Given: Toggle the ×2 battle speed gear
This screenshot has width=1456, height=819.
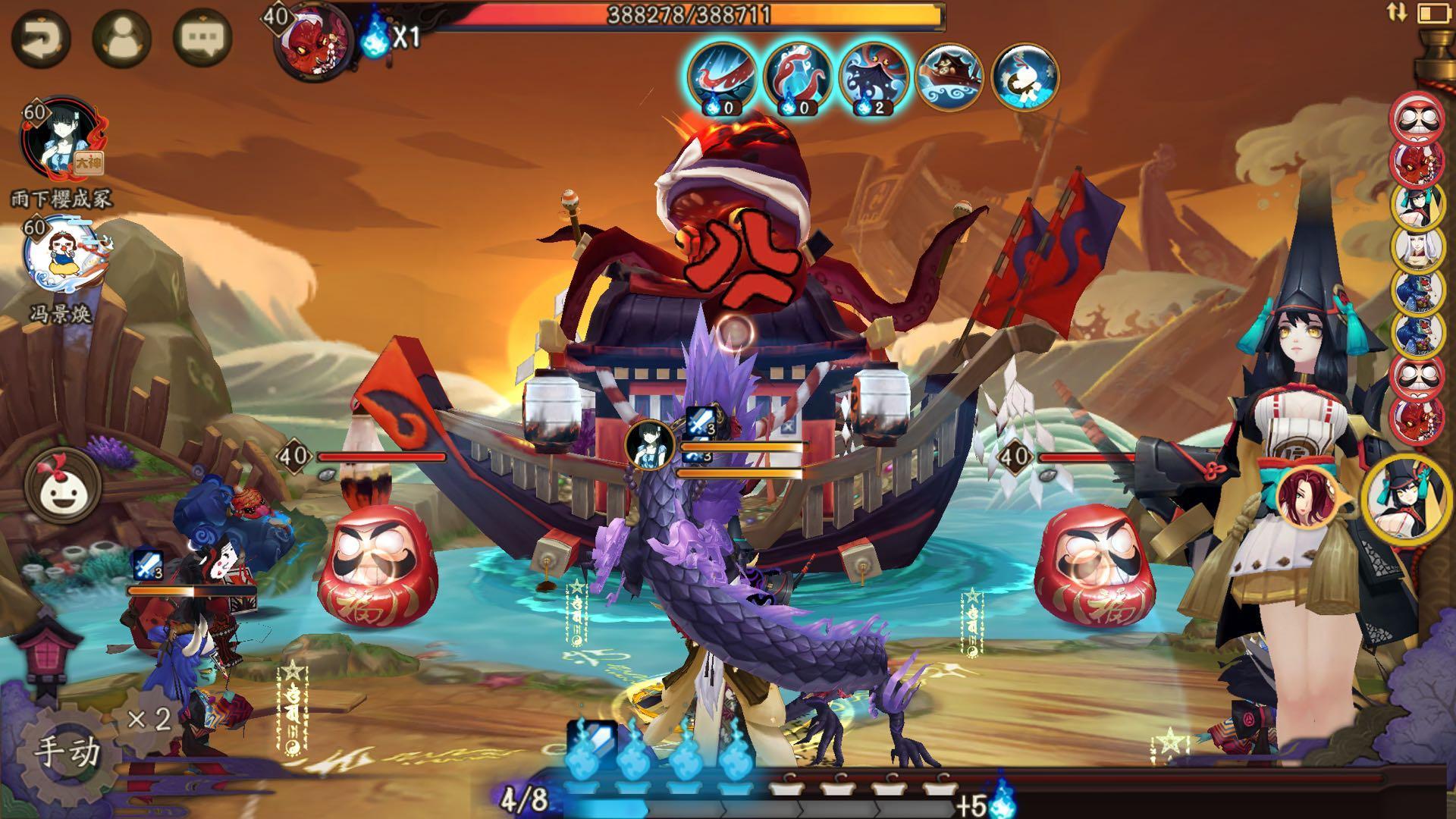Looking at the screenshot, I should click(148, 718).
